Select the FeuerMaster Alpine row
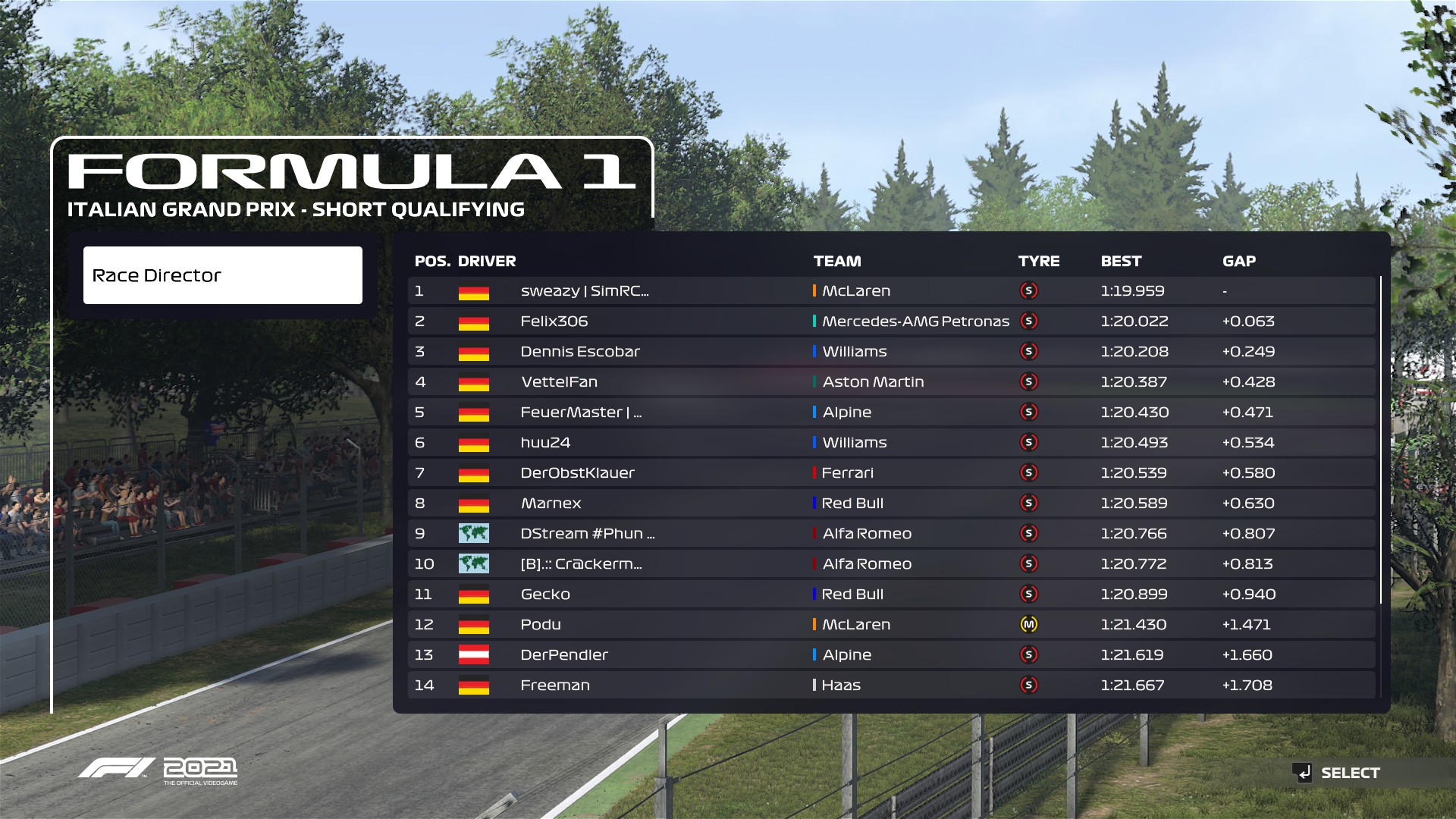This screenshot has height=819, width=1456. pyautogui.click(x=581, y=413)
